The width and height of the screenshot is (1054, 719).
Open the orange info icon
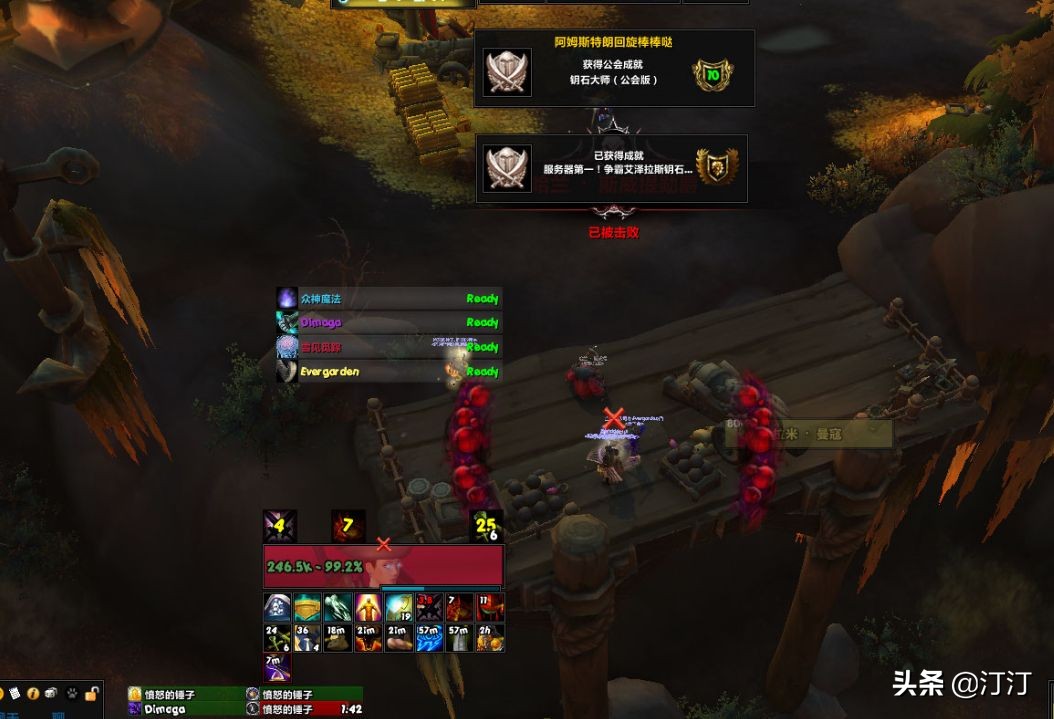32,693
